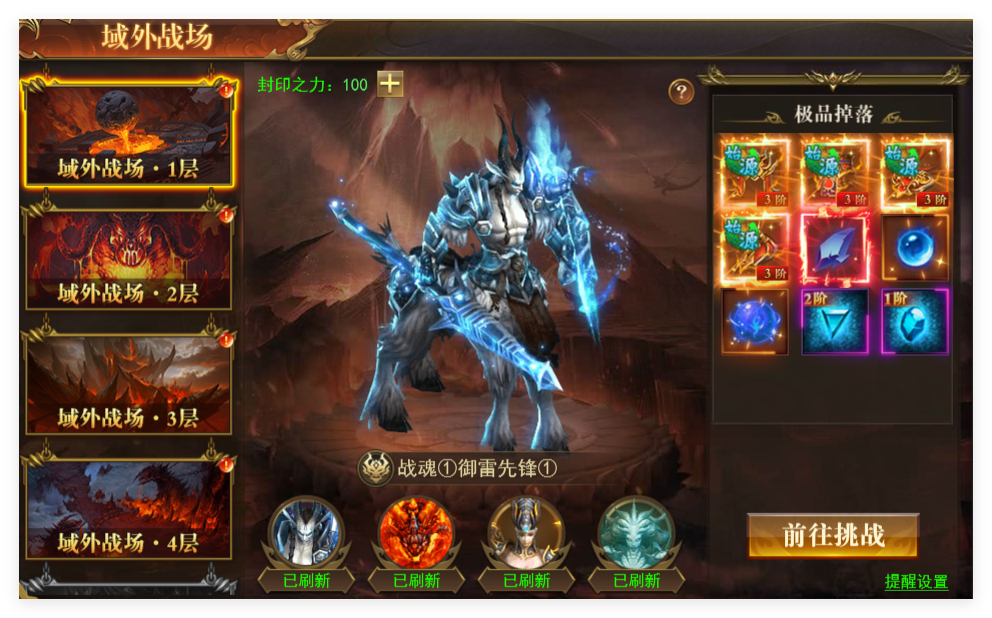View the 1阶 blue crystal drop

click(x=915, y=322)
